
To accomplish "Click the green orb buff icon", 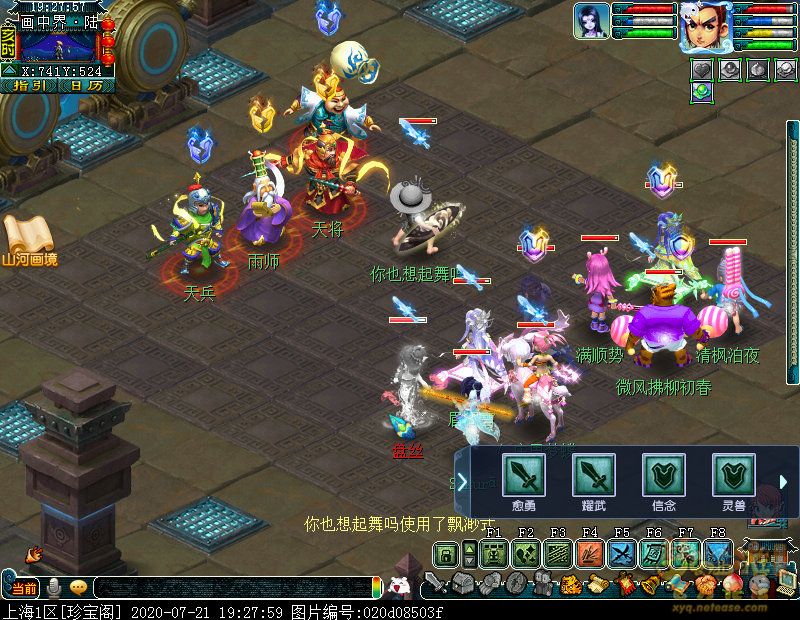I will [703, 91].
